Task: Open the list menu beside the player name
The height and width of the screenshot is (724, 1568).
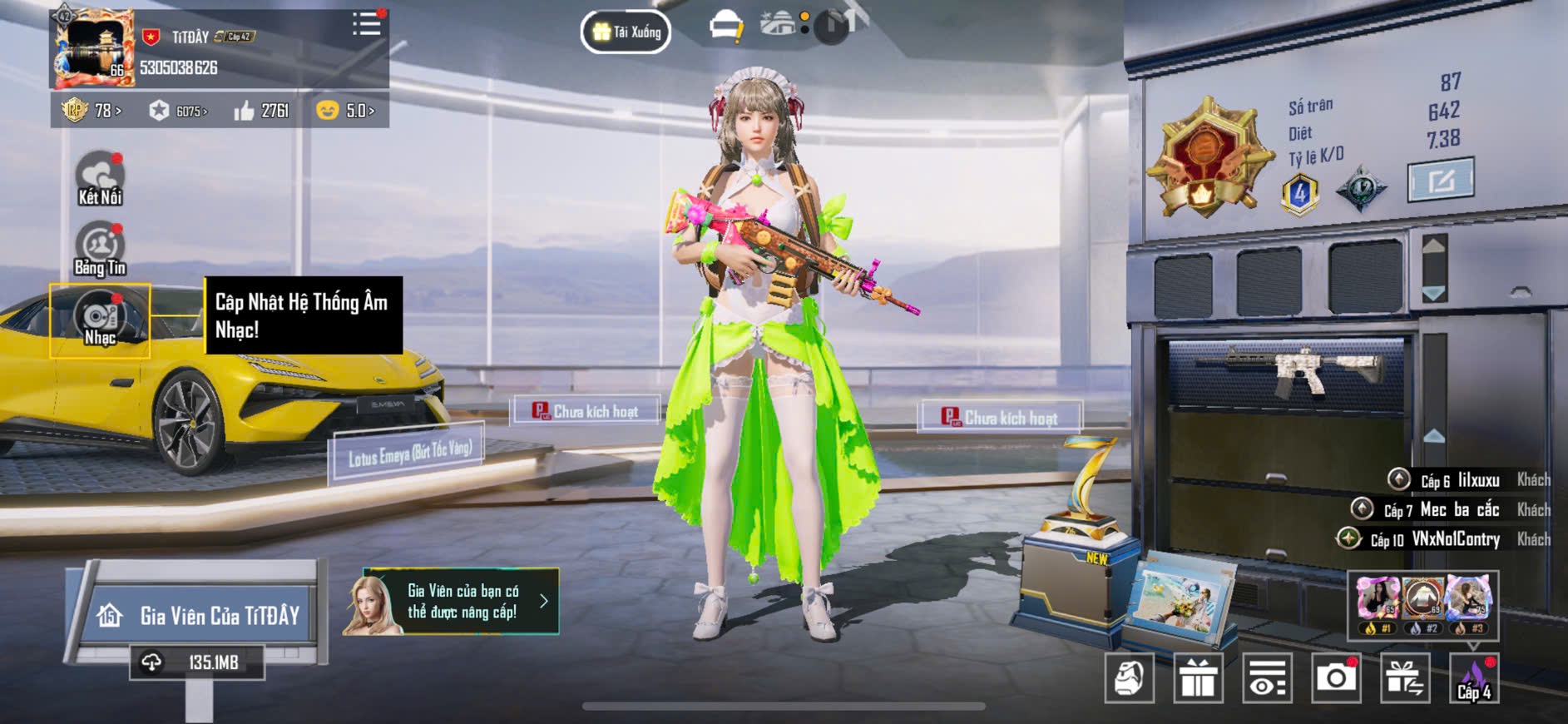Action: coord(366,24)
